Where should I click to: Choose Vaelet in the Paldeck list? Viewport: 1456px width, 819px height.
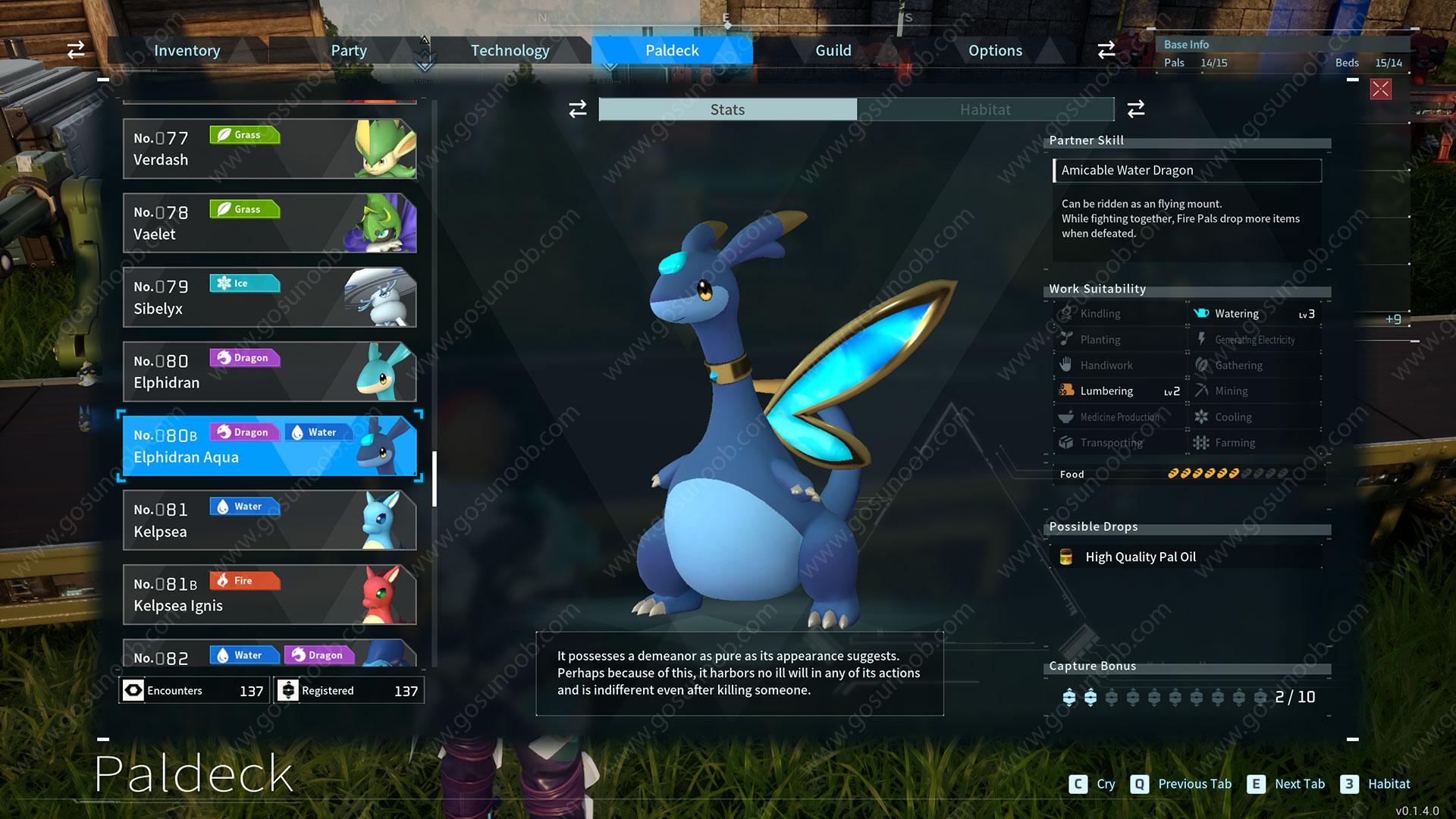click(269, 223)
